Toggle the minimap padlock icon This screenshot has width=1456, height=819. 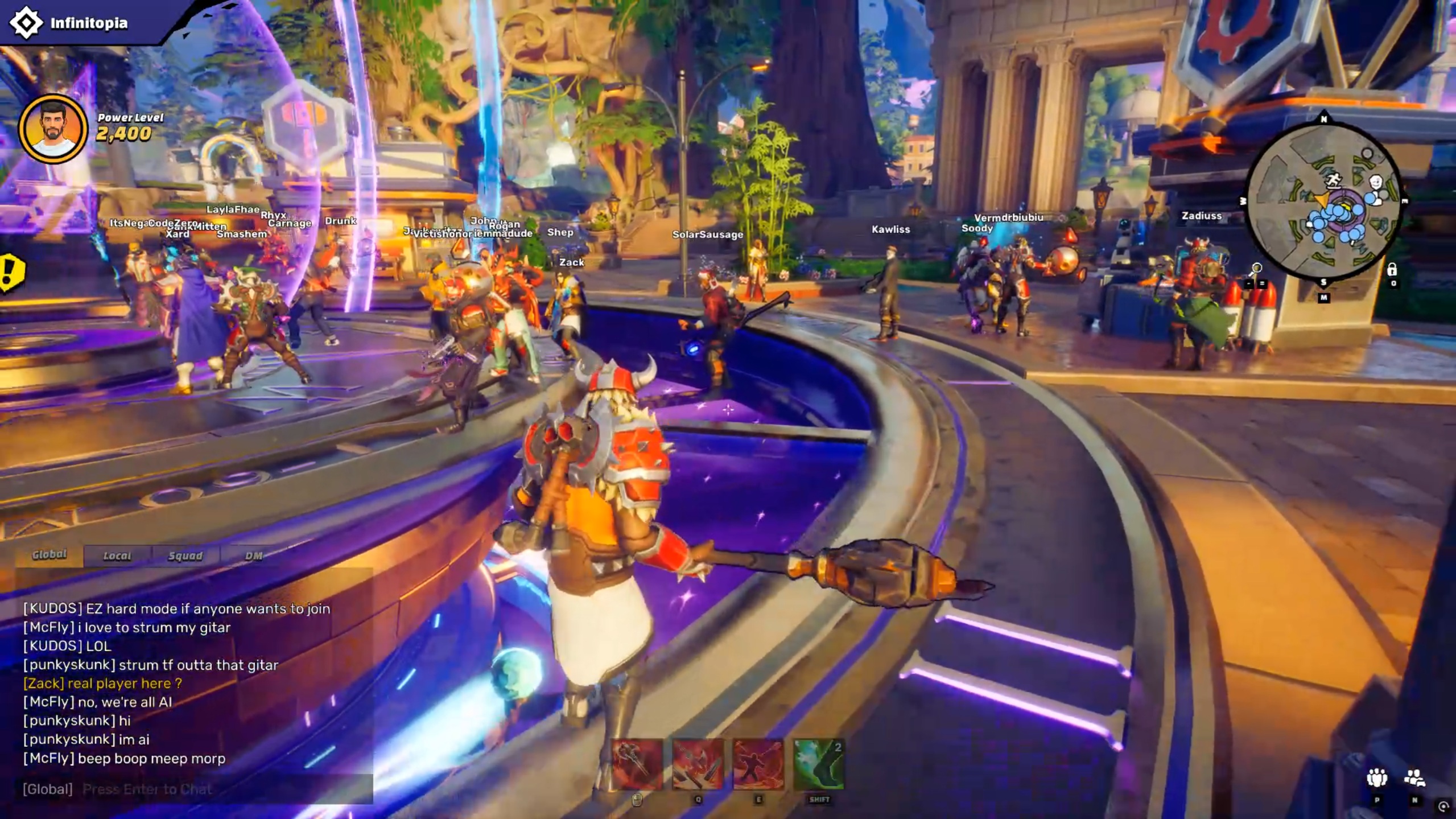[1392, 270]
